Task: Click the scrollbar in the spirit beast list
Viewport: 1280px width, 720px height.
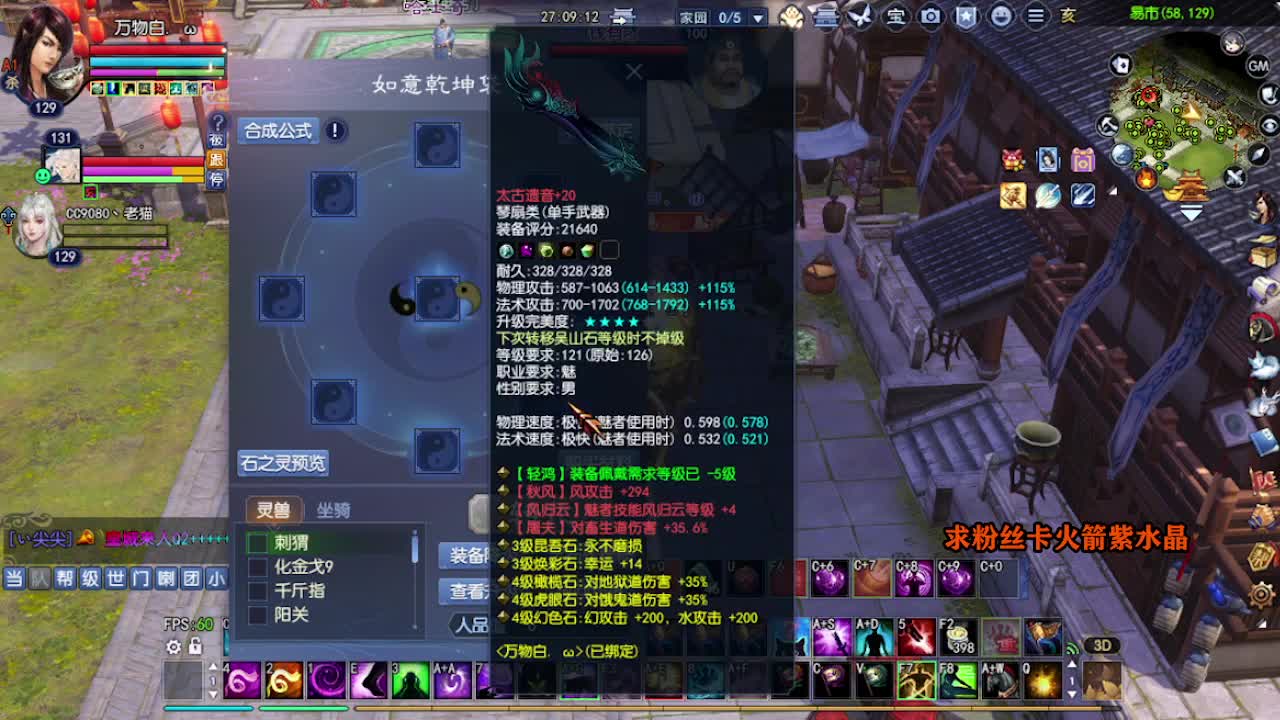Action: point(414,547)
